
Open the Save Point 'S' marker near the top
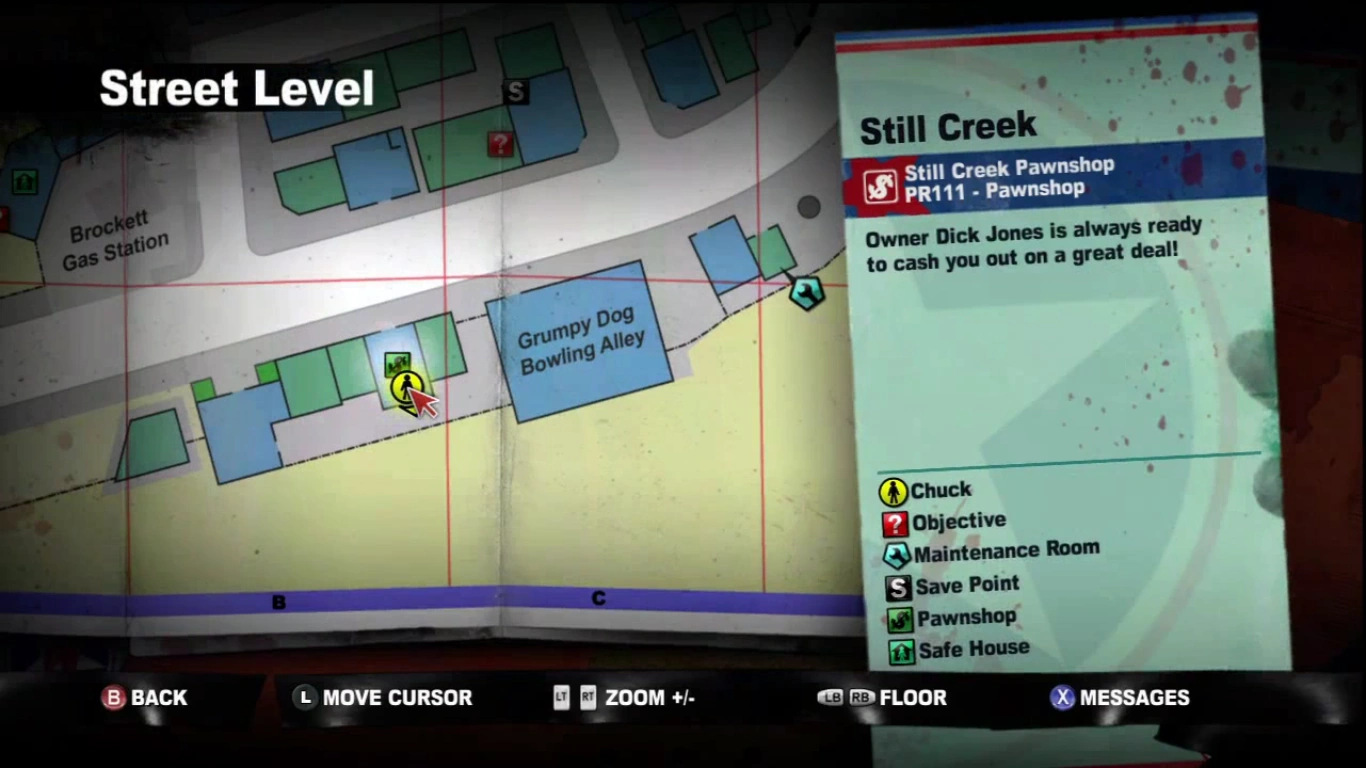click(x=516, y=92)
